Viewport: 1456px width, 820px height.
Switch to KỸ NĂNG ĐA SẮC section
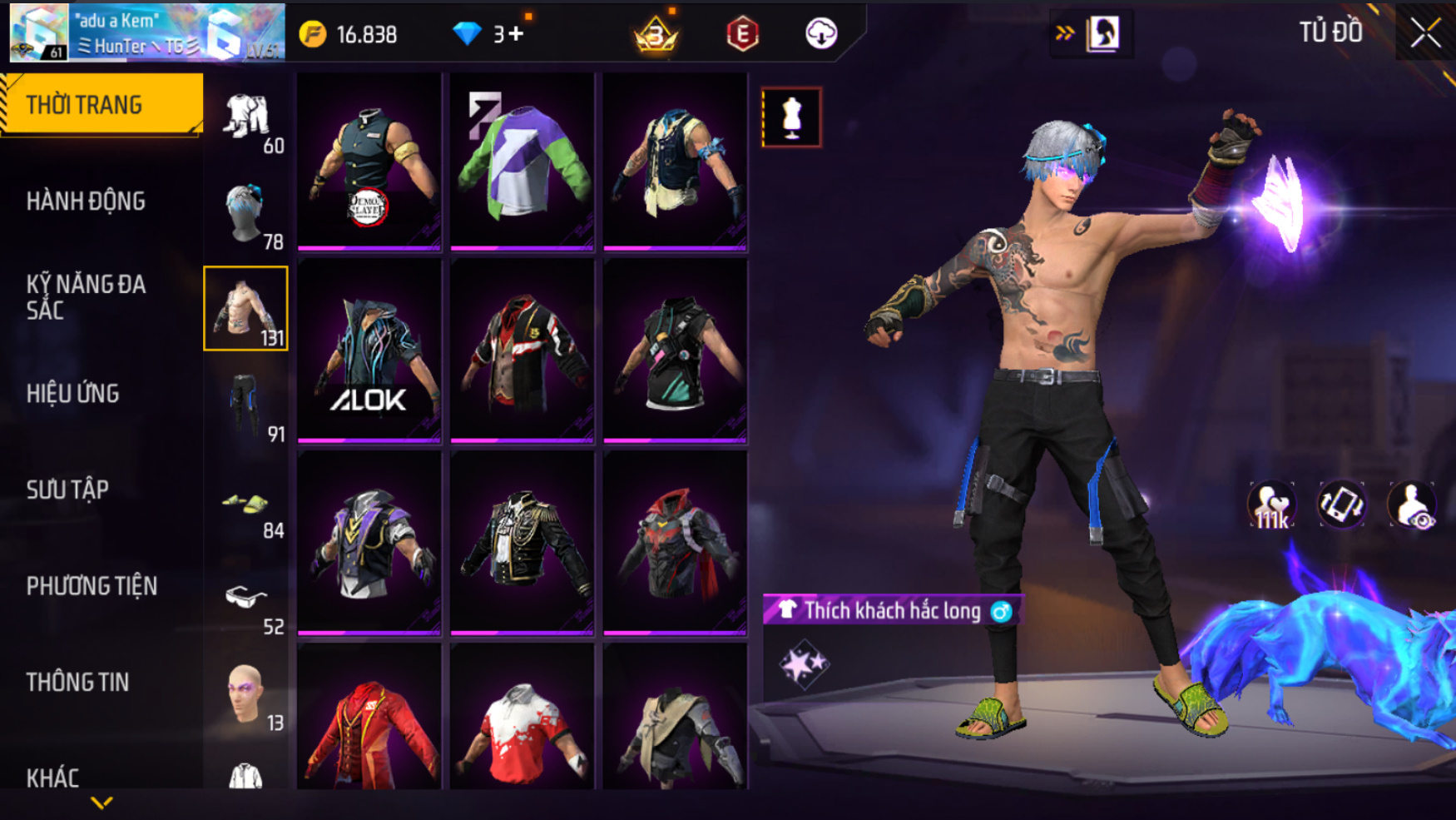pyautogui.click(x=86, y=297)
